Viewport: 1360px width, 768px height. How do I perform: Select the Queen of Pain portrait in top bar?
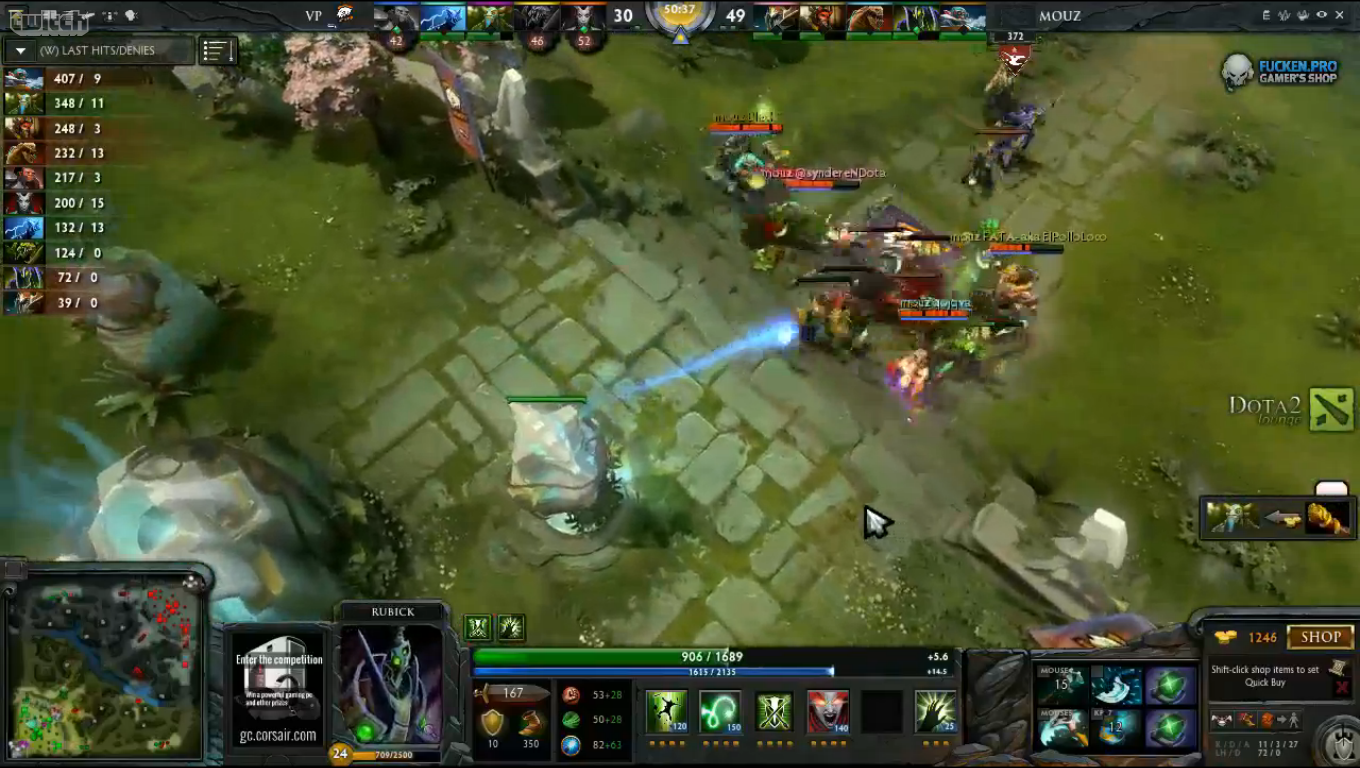coord(582,18)
